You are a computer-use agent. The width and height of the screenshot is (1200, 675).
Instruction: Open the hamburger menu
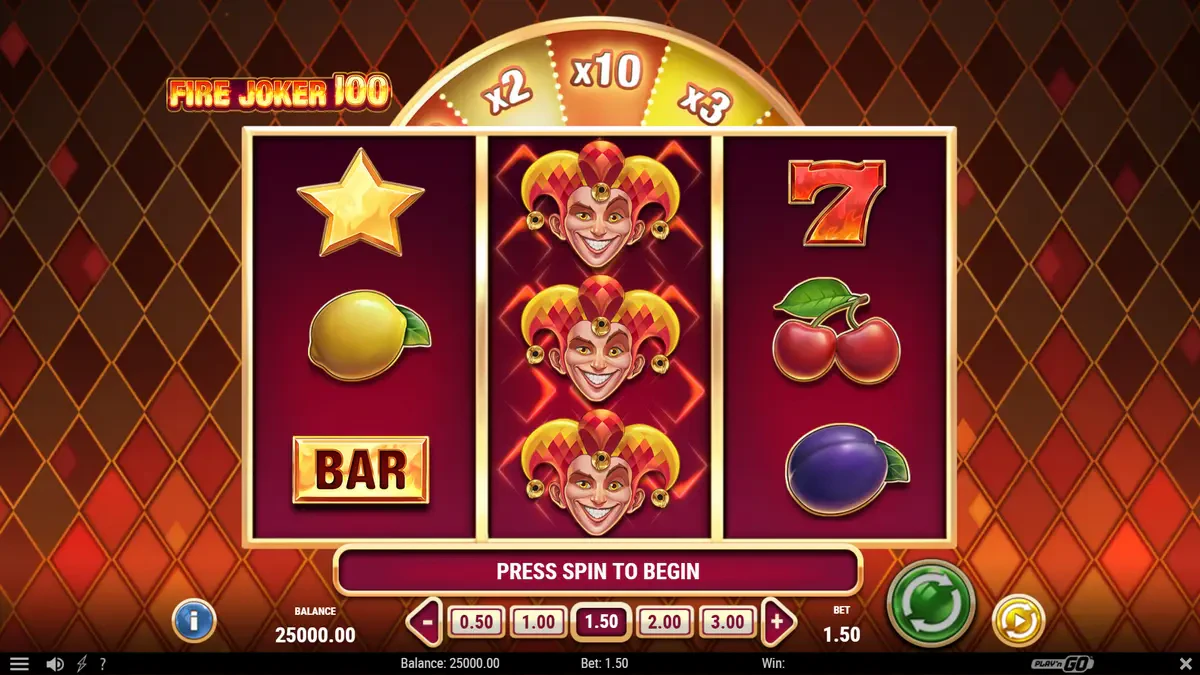coord(19,664)
